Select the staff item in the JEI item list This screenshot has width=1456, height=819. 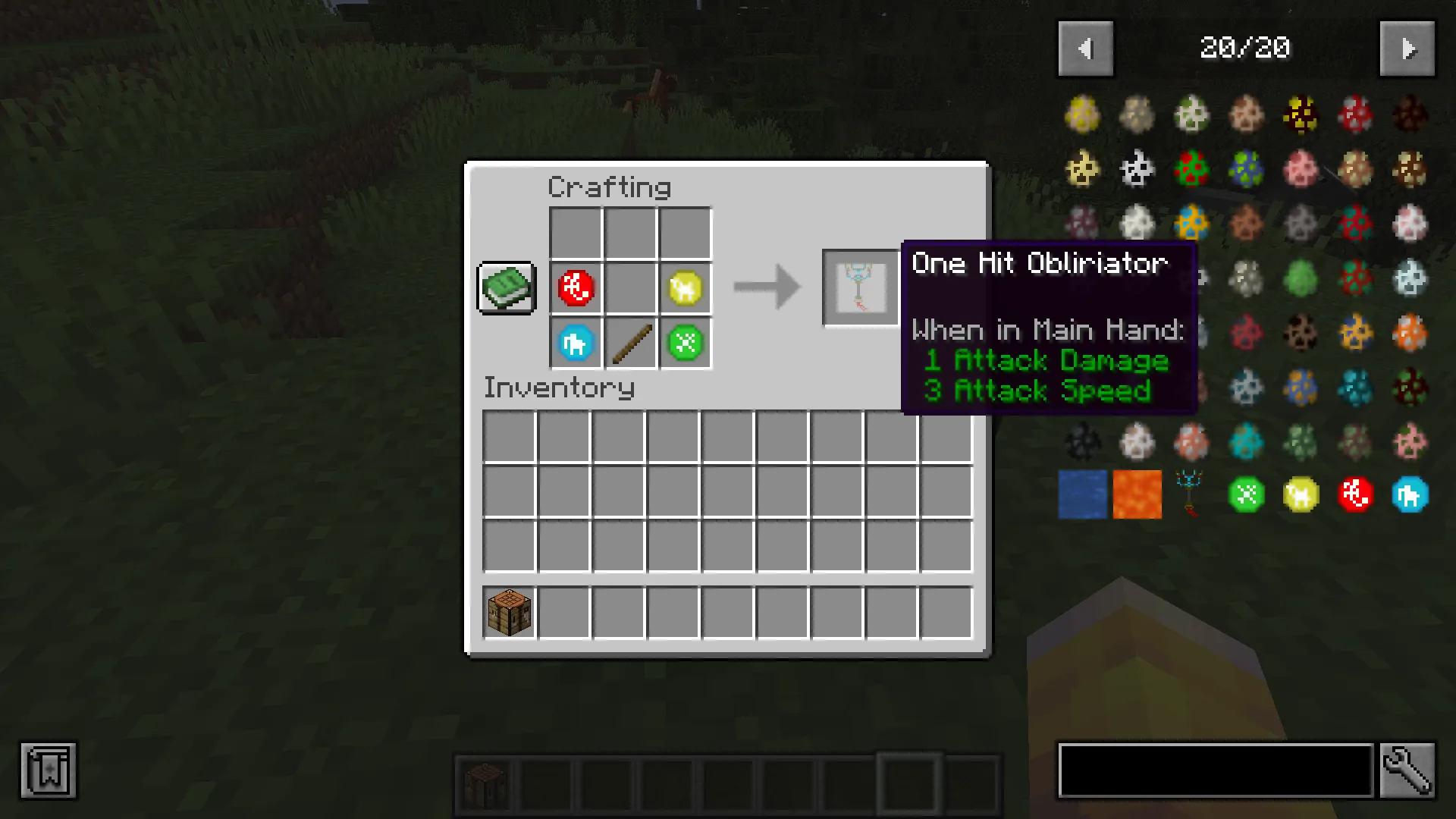1191,494
